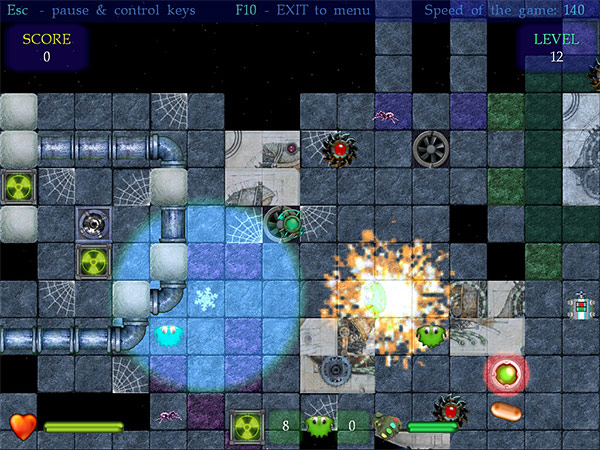Click the green monster counter icon
The width and height of the screenshot is (600, 450).
(x=319, y=427)
